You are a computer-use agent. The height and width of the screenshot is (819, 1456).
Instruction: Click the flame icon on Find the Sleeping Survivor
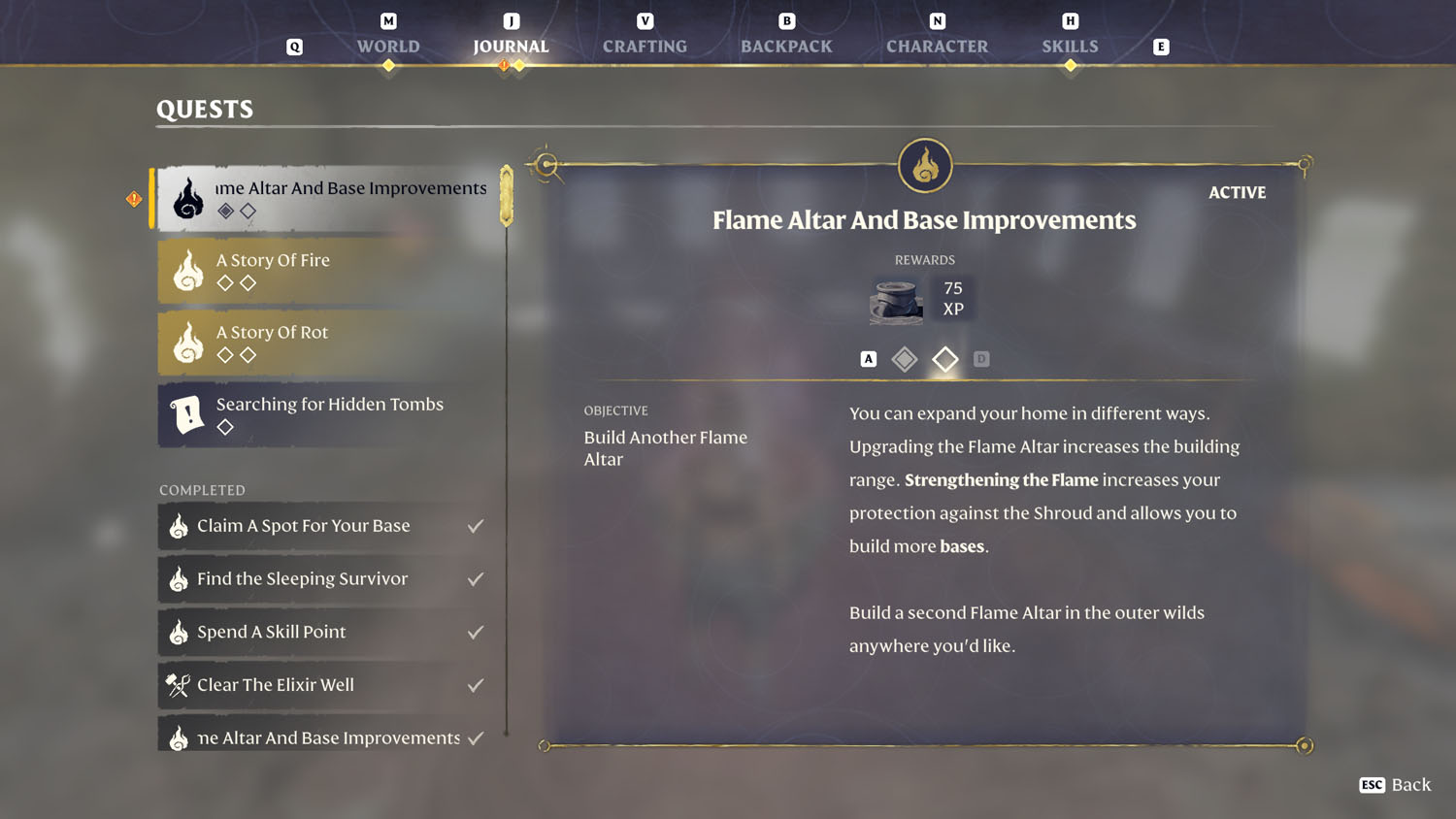pos(179,579)
